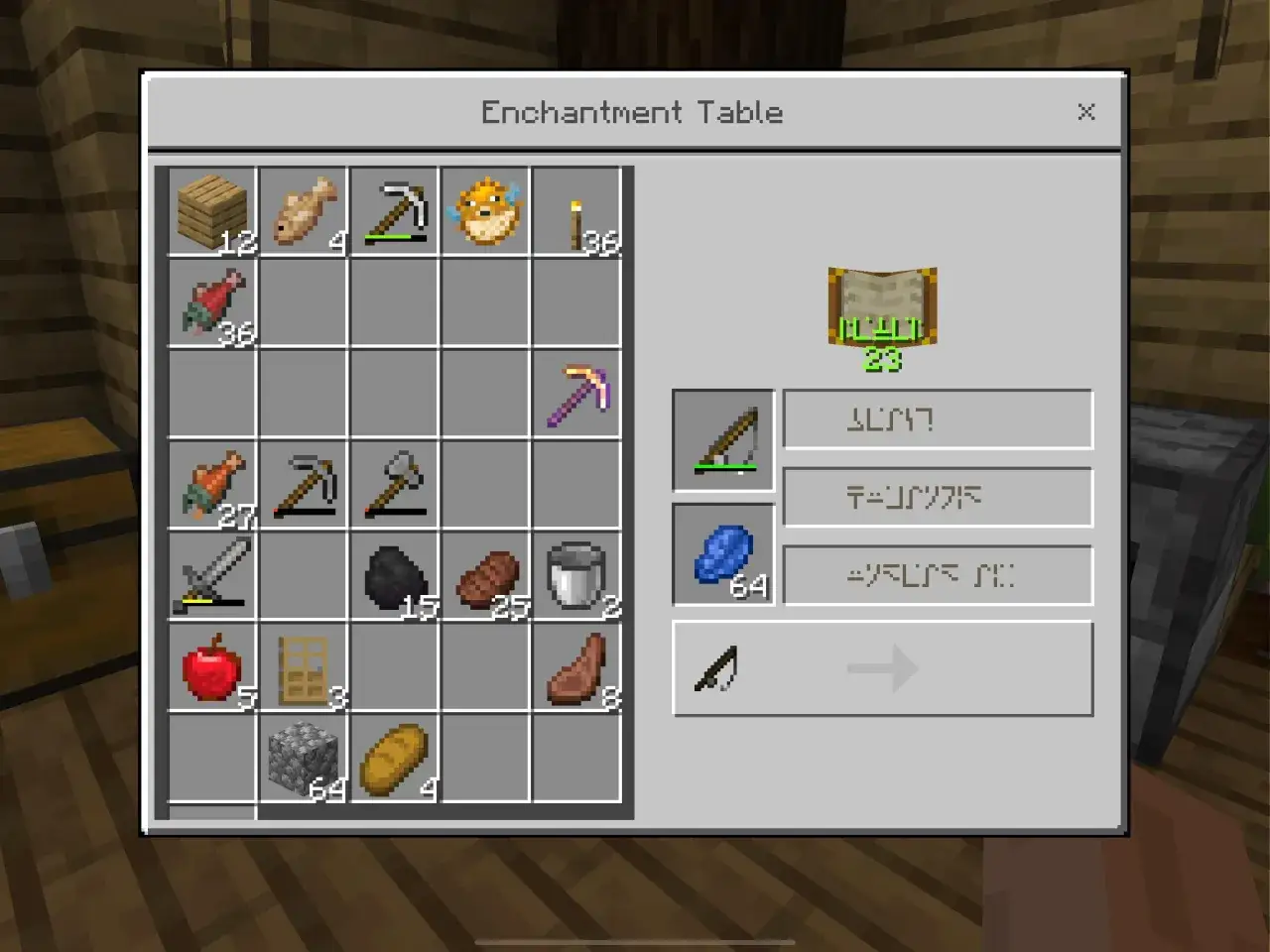The height and width of the screenshot is (952, 1270).
Task: Select the stack of 25 cooked beef
Action: (486, 575)
